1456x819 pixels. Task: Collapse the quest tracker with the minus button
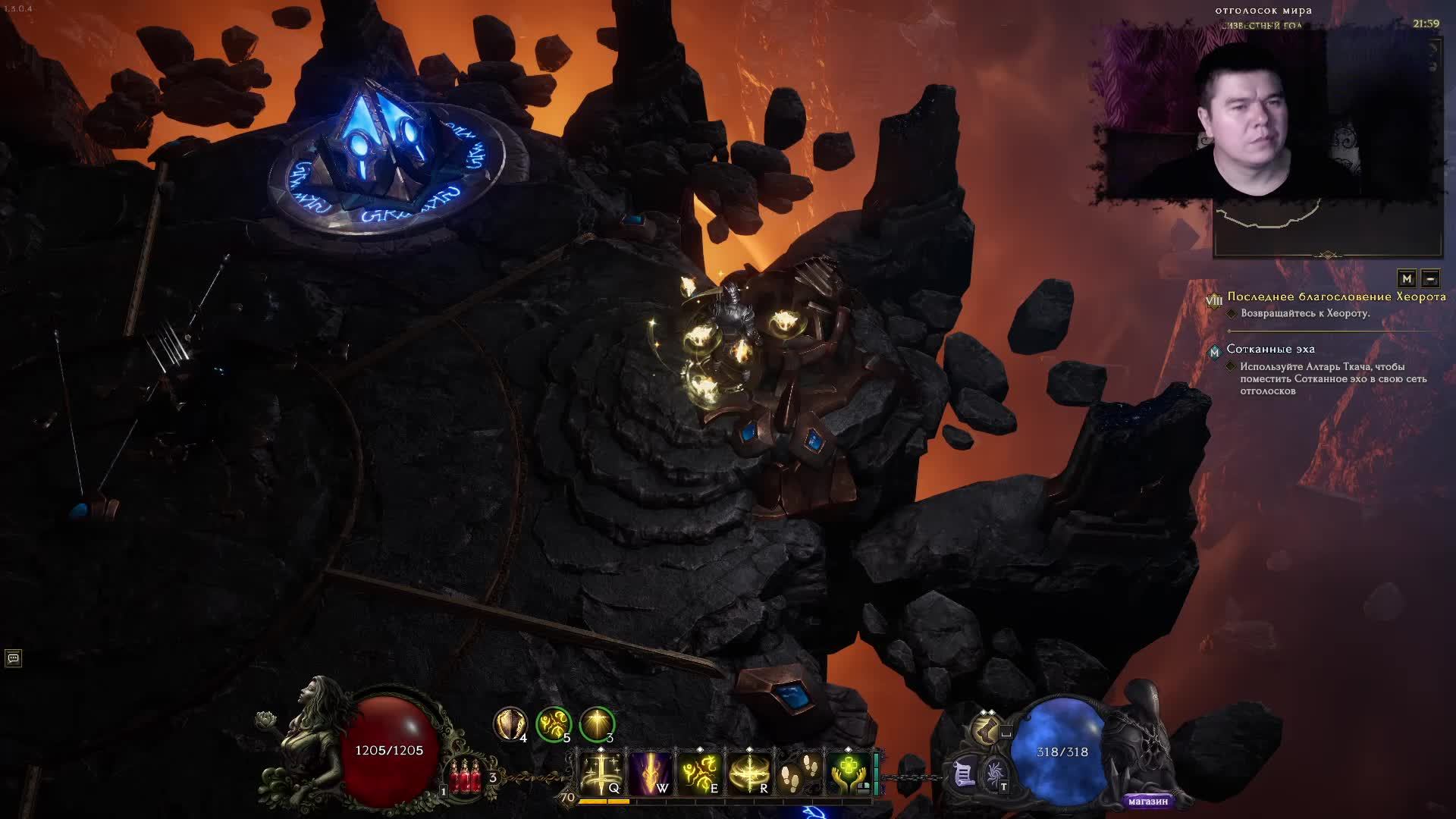pos(1430,278)
